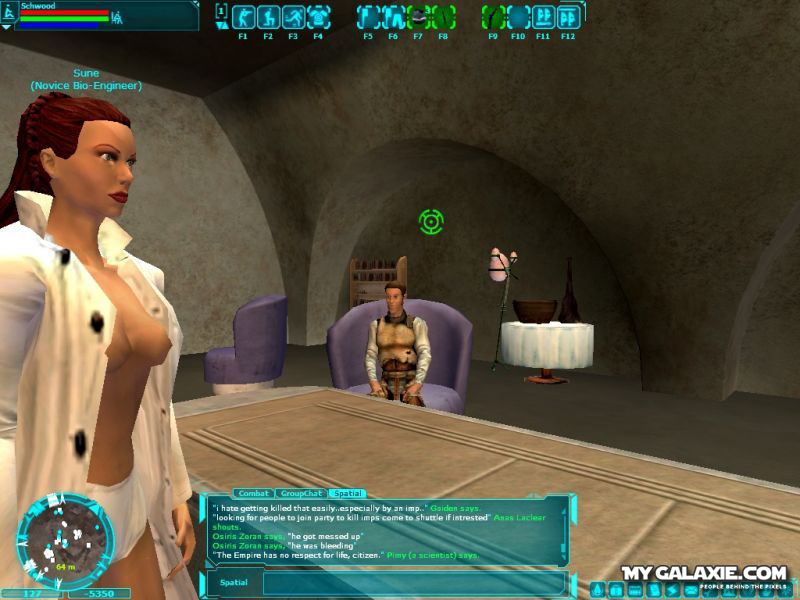Use the green F7 item slot
Image resolution: width=800 pixels, height=600 pixels.
(419, 17)
